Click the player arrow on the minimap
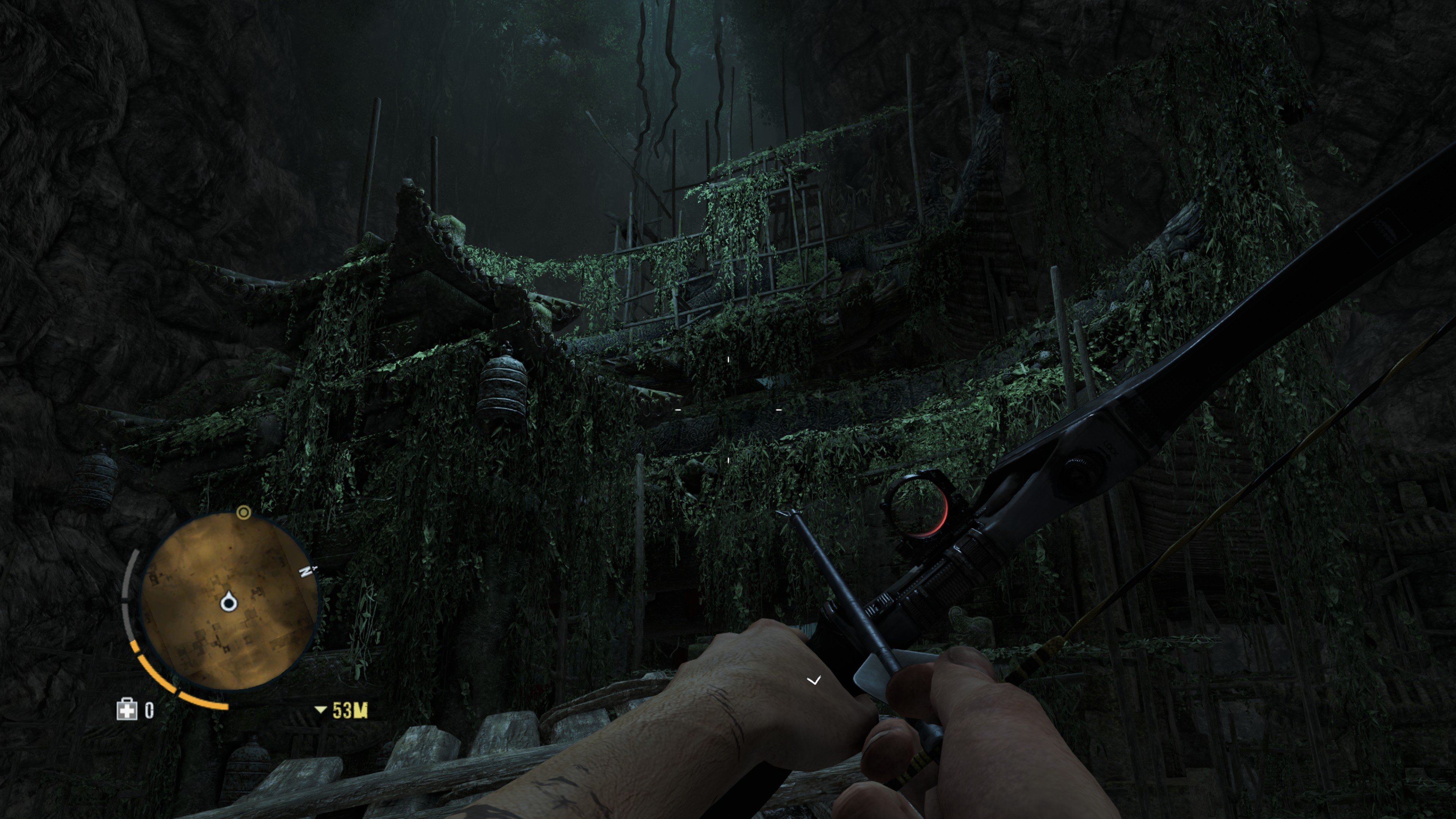Image resolution: width=1456 pixels, height=819 pixels. point(228,602)
